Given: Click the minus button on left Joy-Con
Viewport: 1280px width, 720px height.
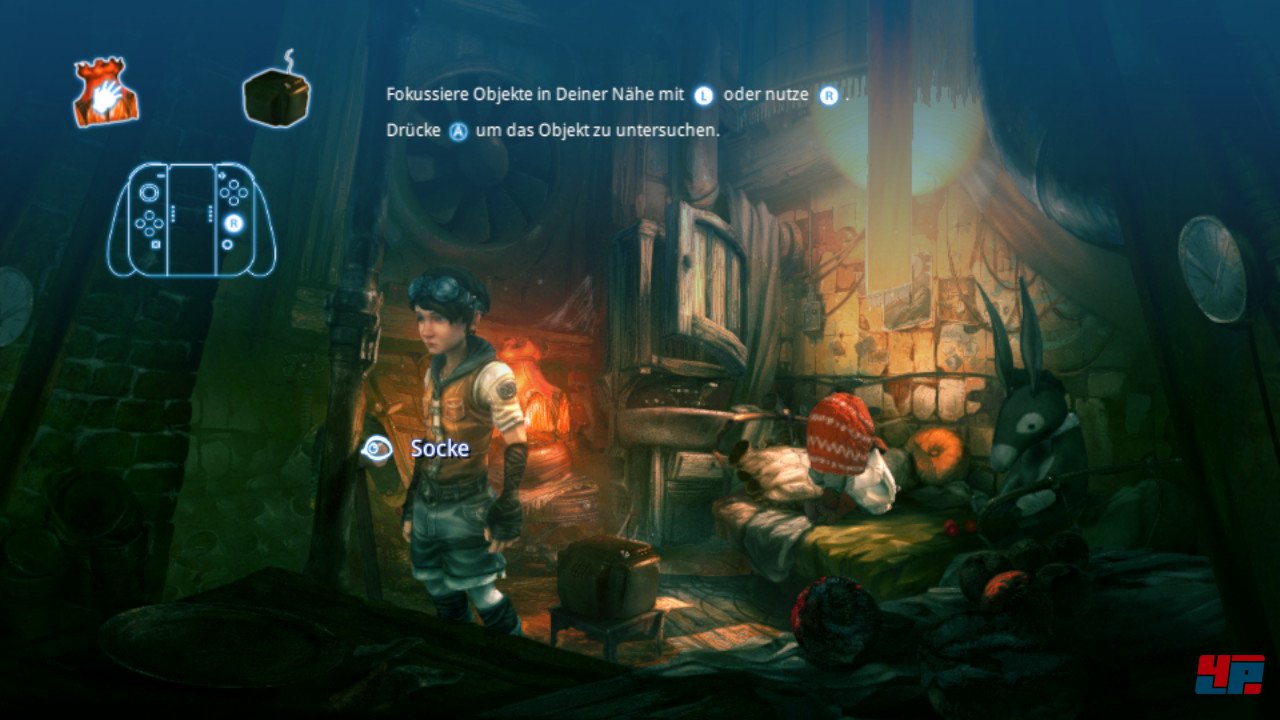Looking at the screenshot, I should point(160,175).
